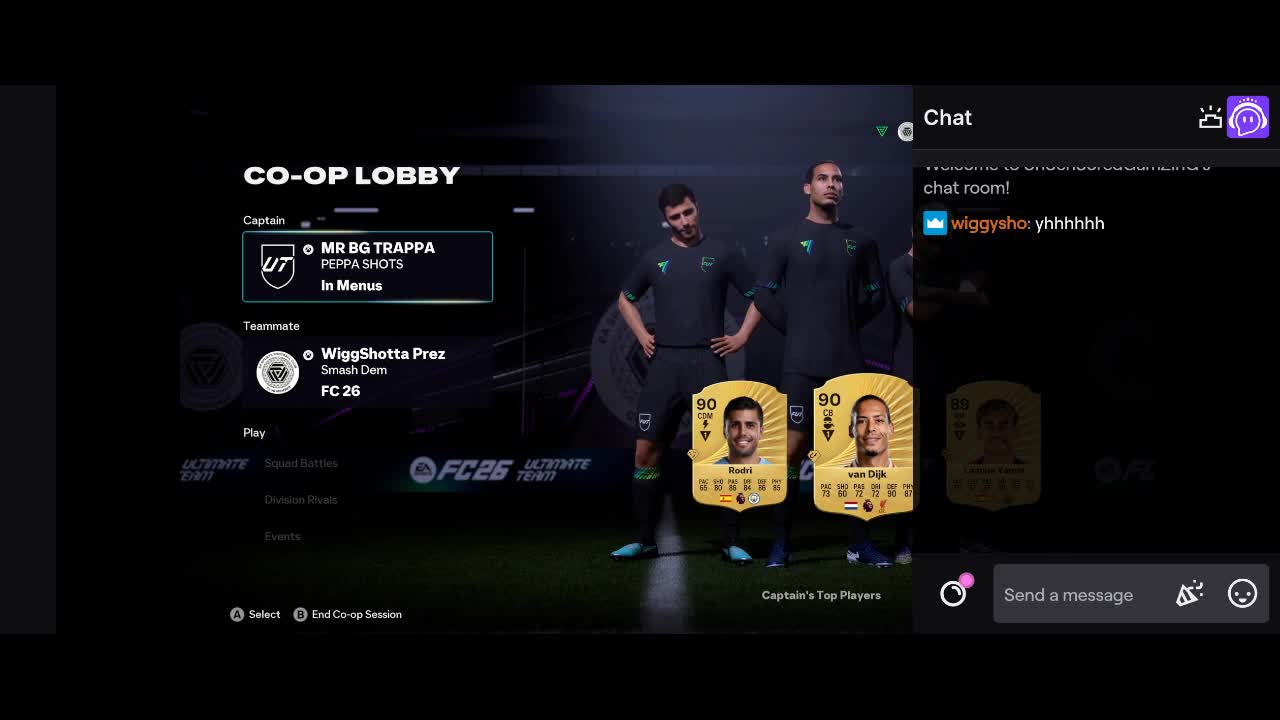The width and height of the screenshot is (1280, 720).
Task: Select the Events play option
Action: [282, 537]
